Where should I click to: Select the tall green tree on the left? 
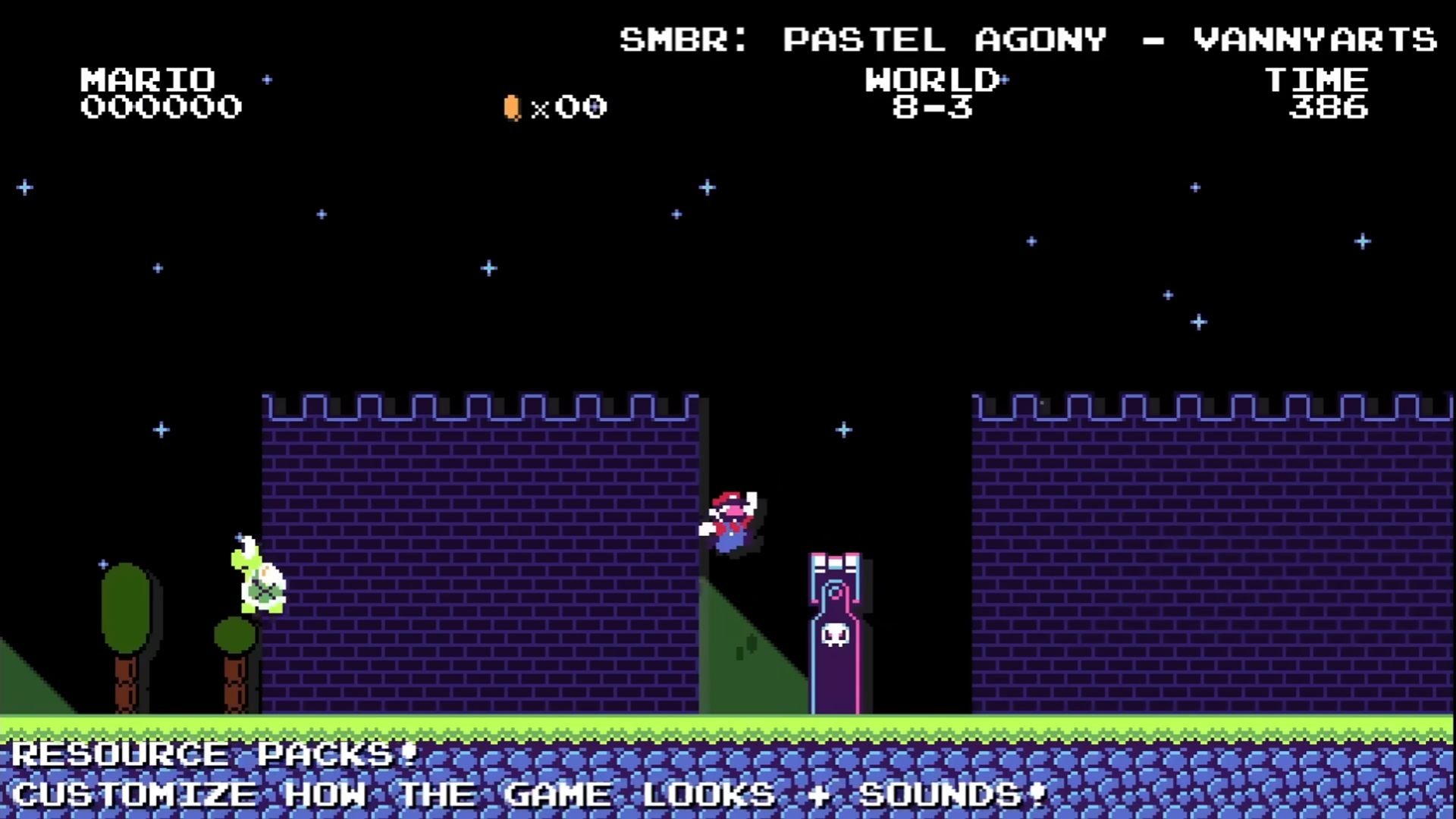point(127,607)
